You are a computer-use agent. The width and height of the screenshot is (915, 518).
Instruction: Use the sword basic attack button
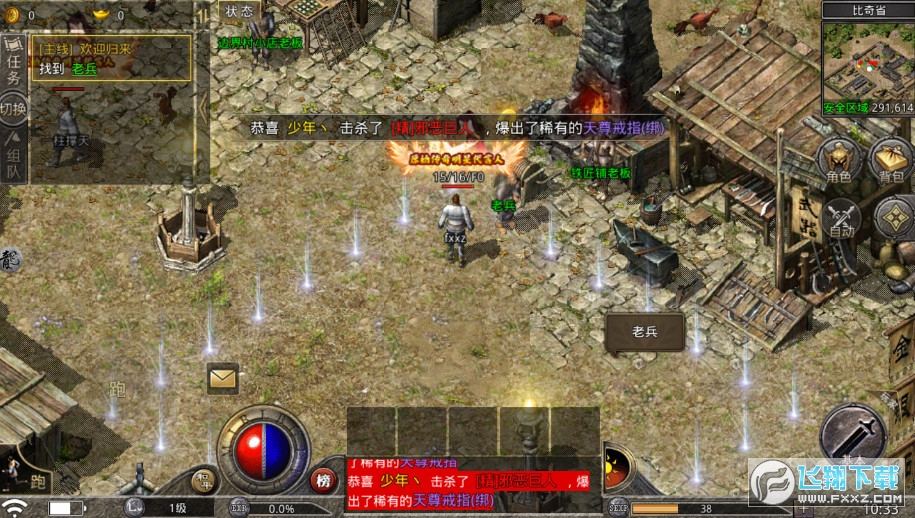pos(852,434)
